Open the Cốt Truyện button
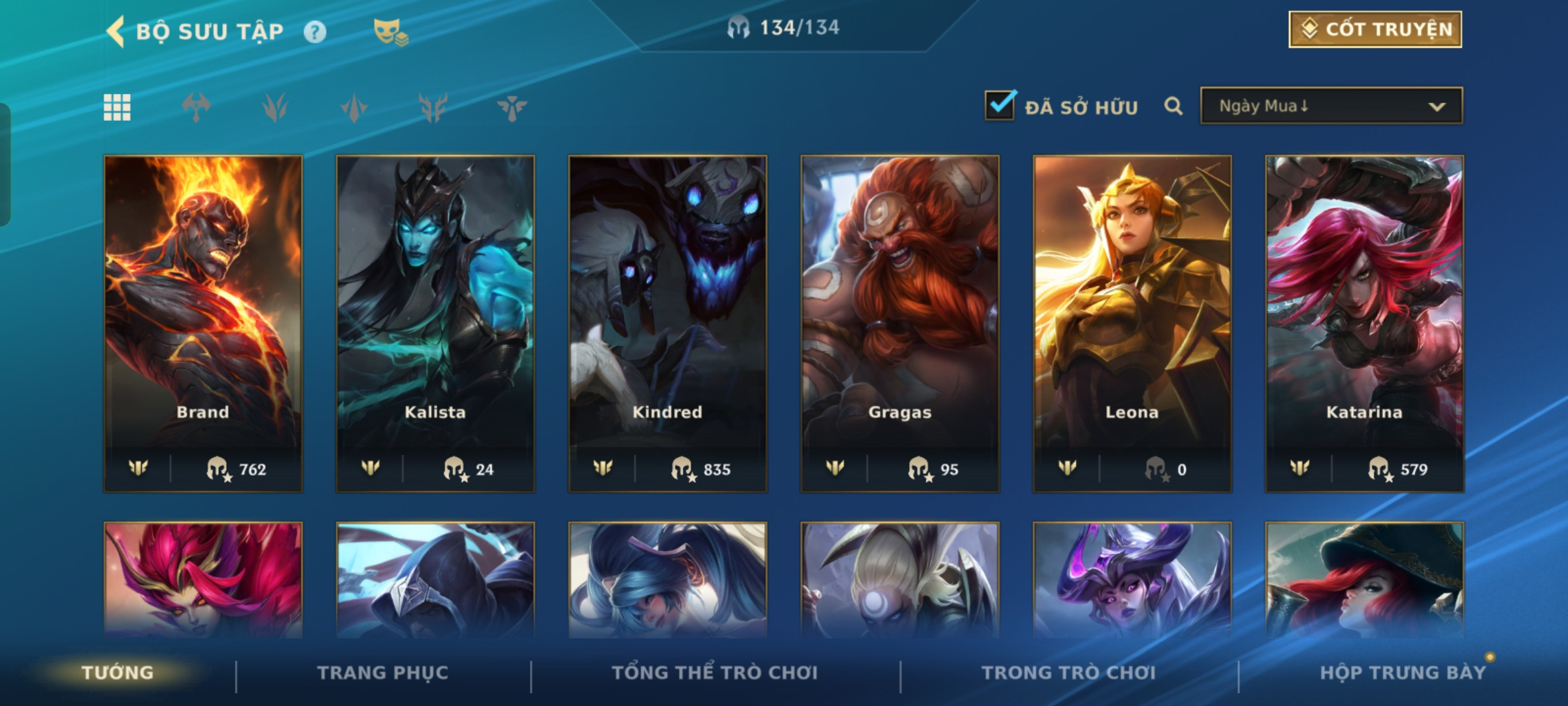 (x=1375, y=29)
